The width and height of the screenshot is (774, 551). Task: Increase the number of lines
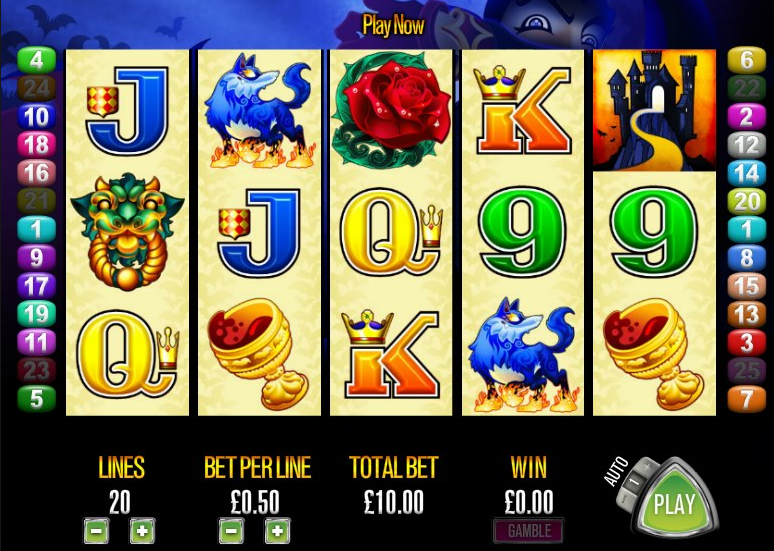[143, 531]
